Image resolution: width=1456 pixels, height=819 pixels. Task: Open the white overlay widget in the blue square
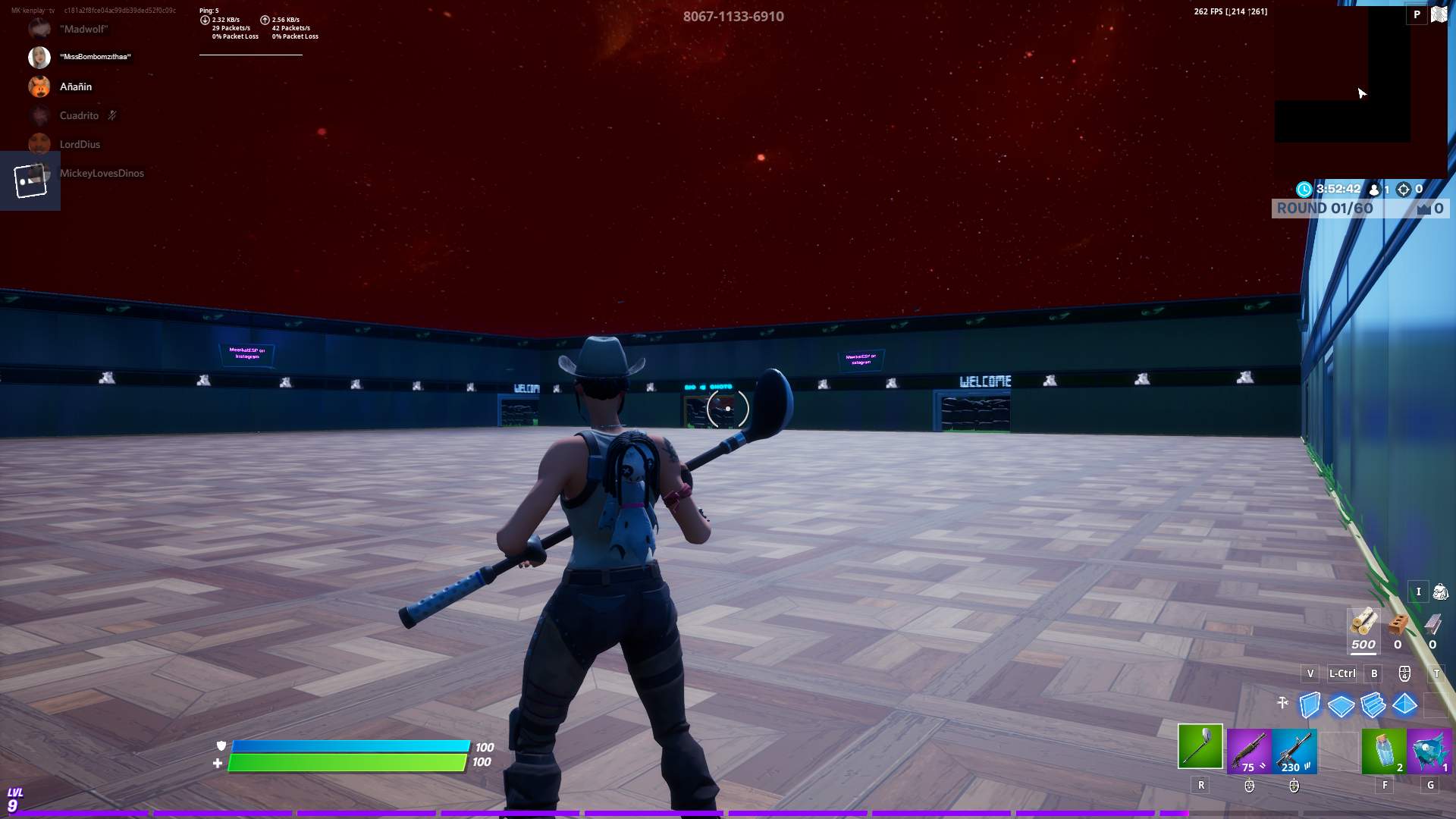point(30,180)
